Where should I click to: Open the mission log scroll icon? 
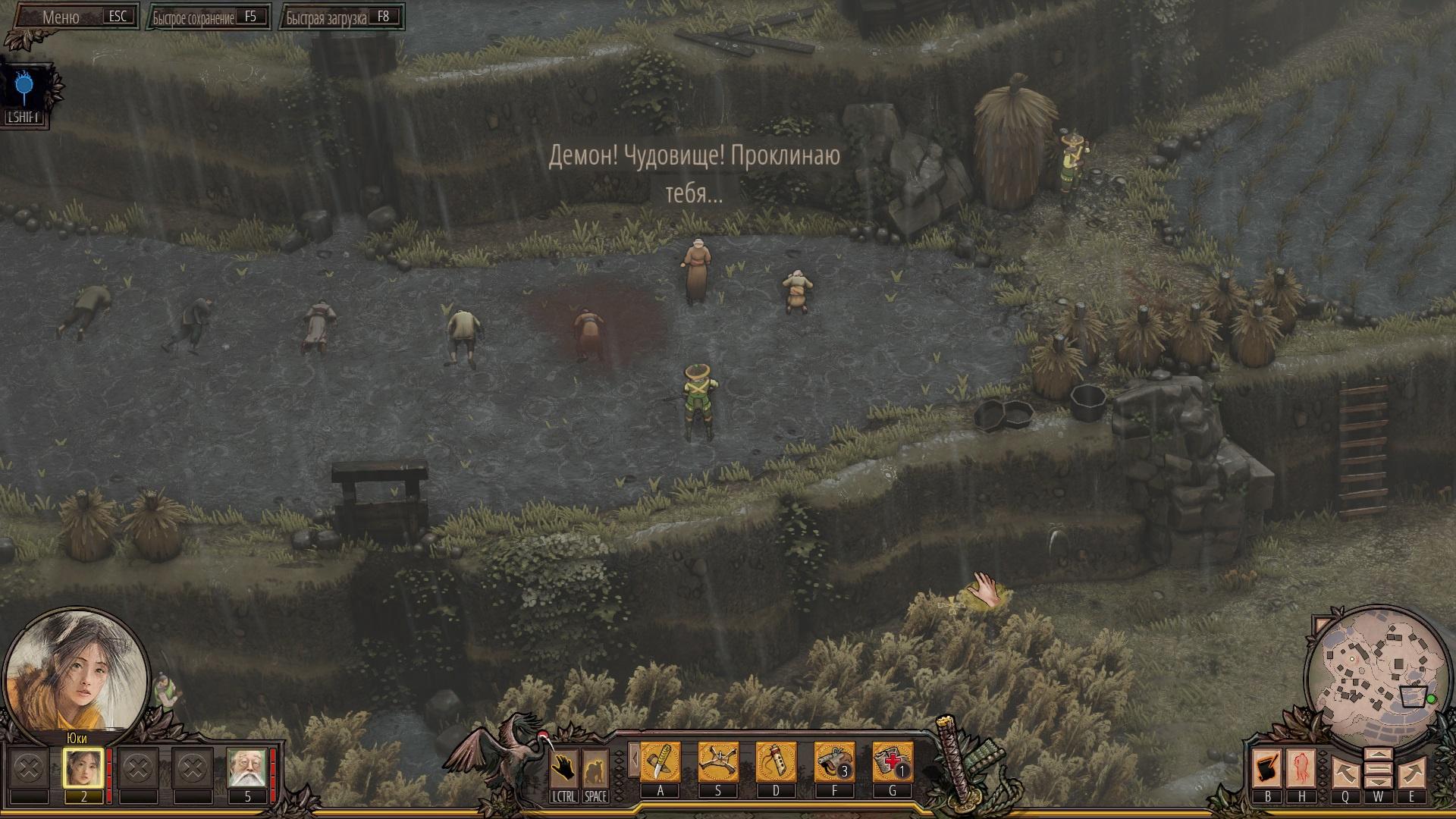click(1267, 769)
